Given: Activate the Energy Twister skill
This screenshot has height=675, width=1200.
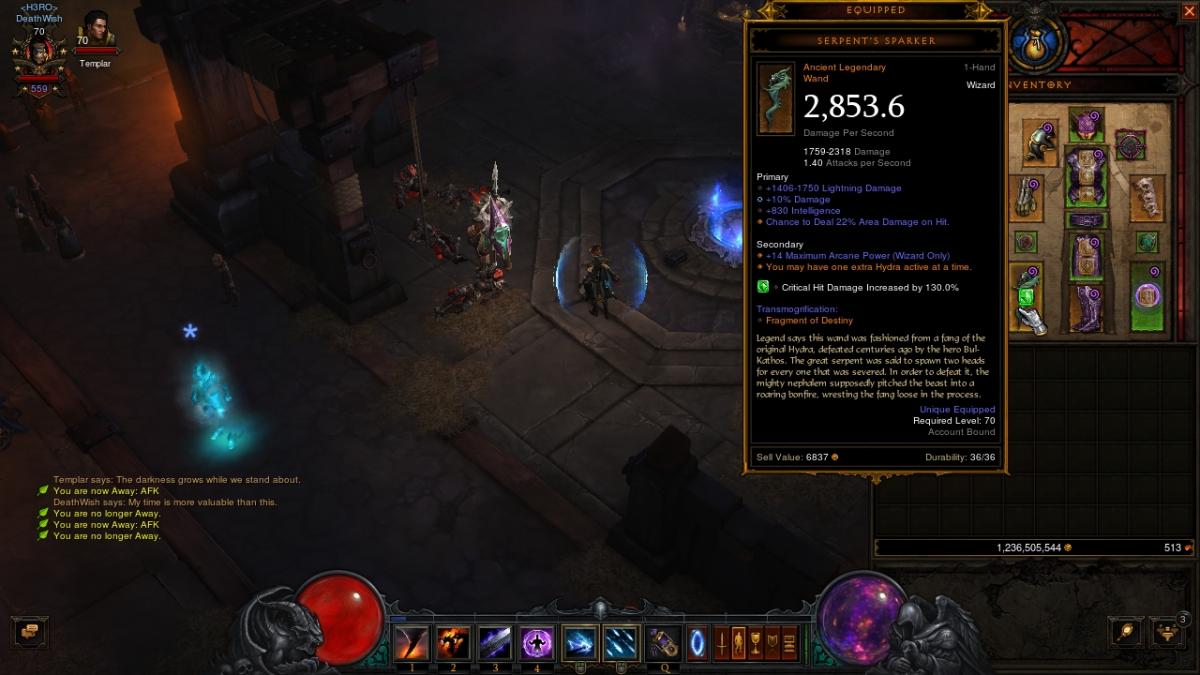Looking at the screenshot, I should coord(411,642).
